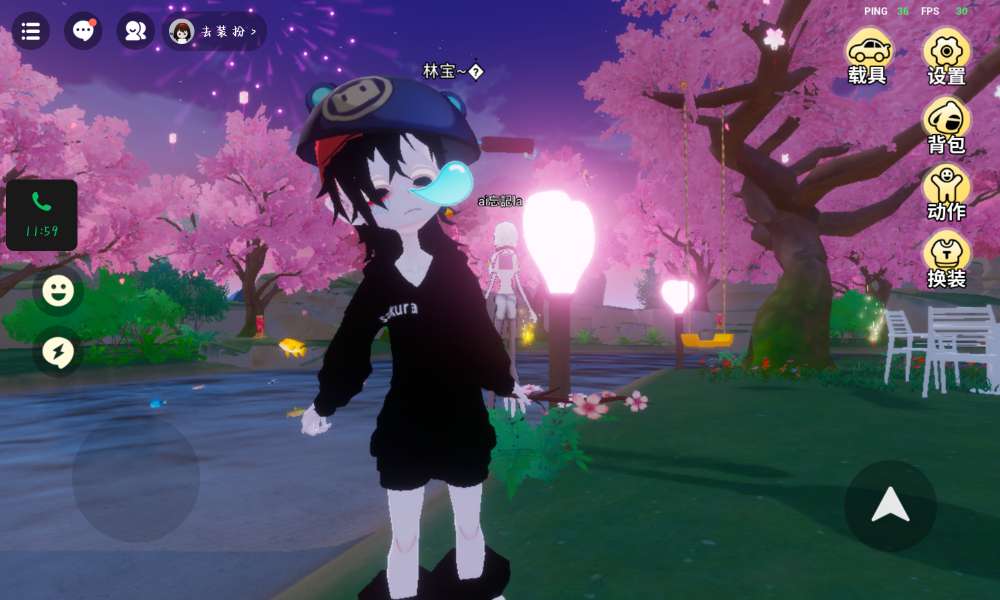This screenshot has width=1000, height=600.
Task: Open the chat messages bubble
Action: pos(83,31)
